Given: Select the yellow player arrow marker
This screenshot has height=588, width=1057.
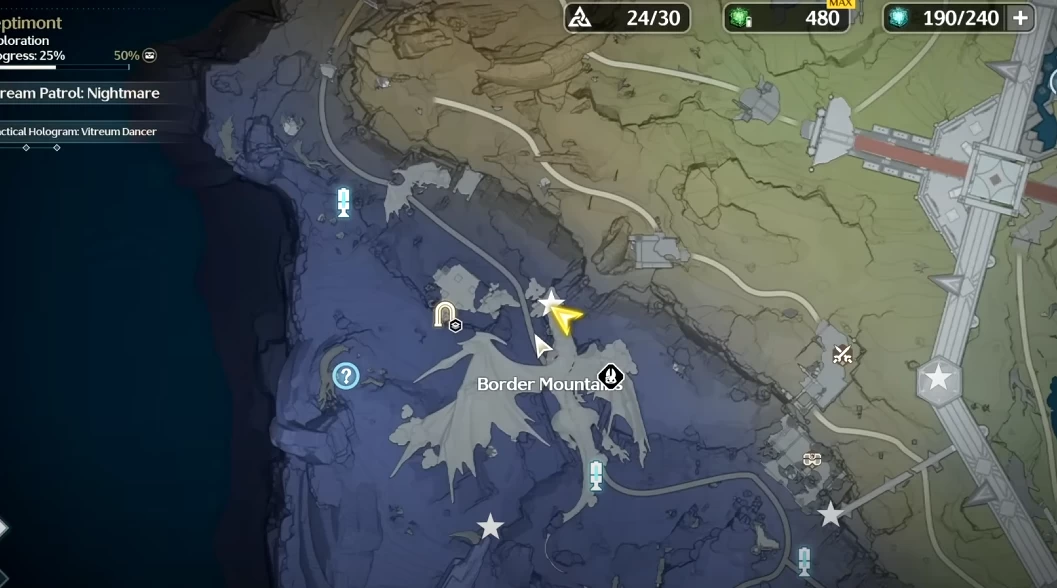Looking at the screenshot, I should (x=567, y=319).
